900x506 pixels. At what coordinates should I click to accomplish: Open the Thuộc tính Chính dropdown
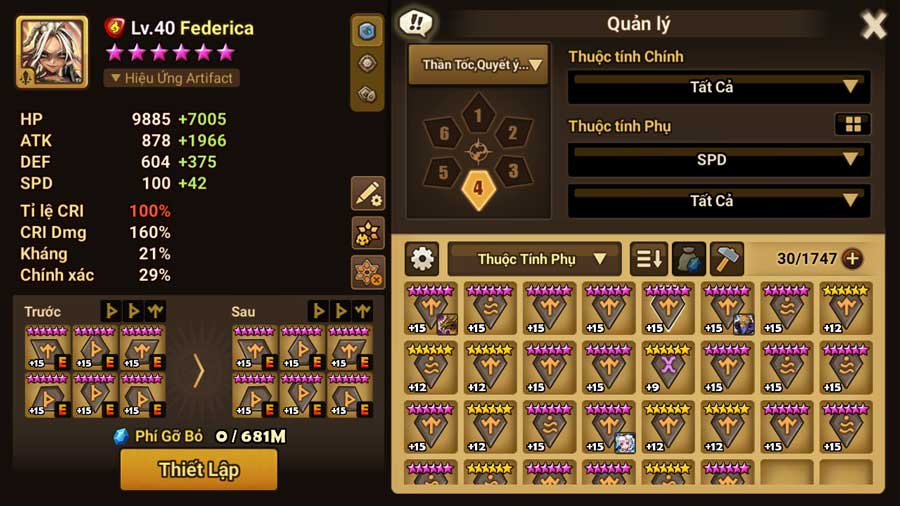click(718, 87)
